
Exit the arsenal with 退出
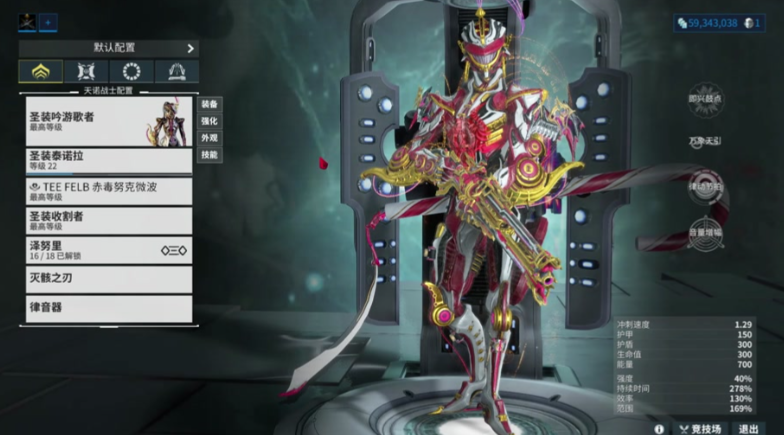point(748,427)
